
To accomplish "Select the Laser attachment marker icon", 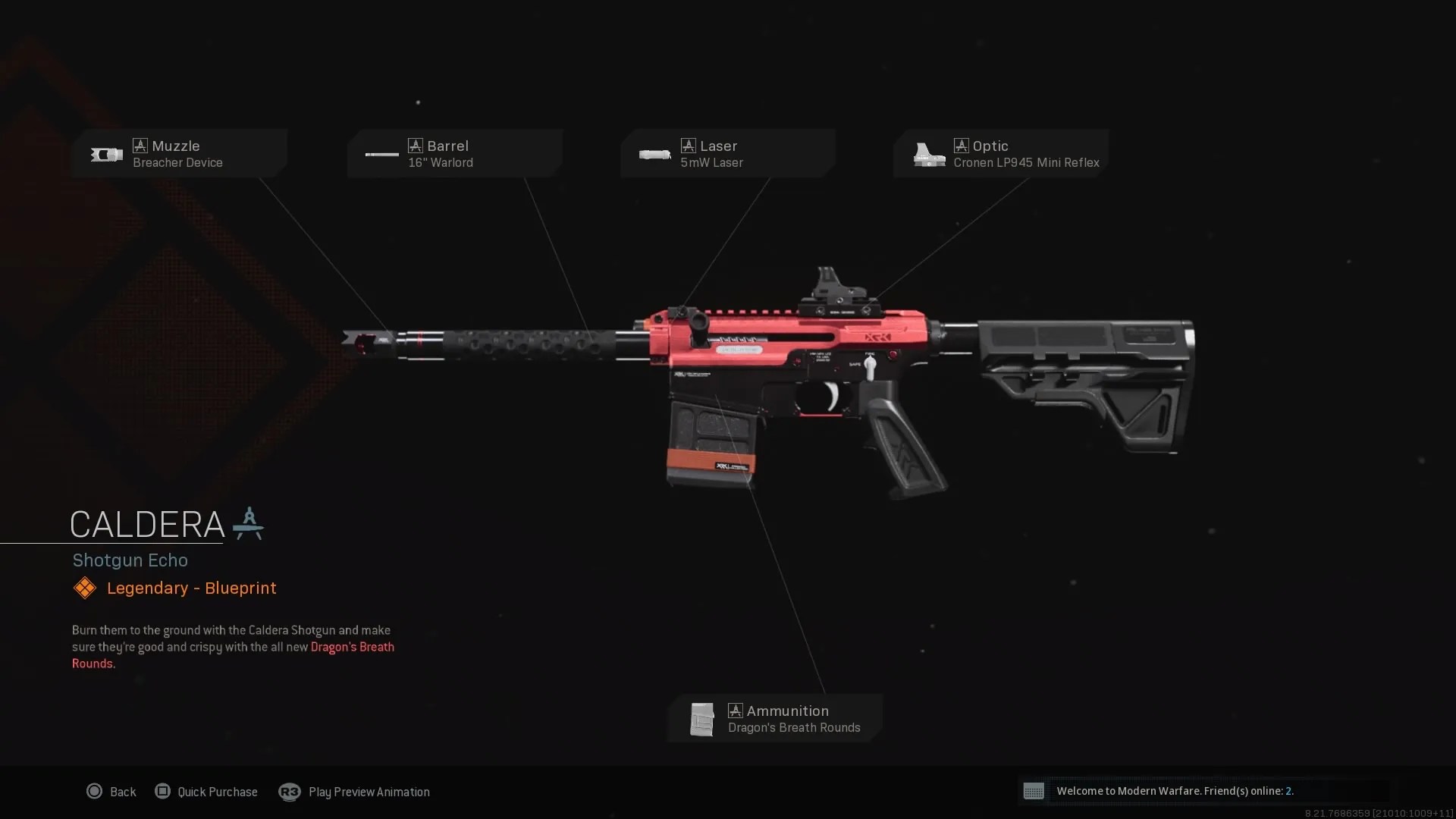I will [x=688, y=145].
